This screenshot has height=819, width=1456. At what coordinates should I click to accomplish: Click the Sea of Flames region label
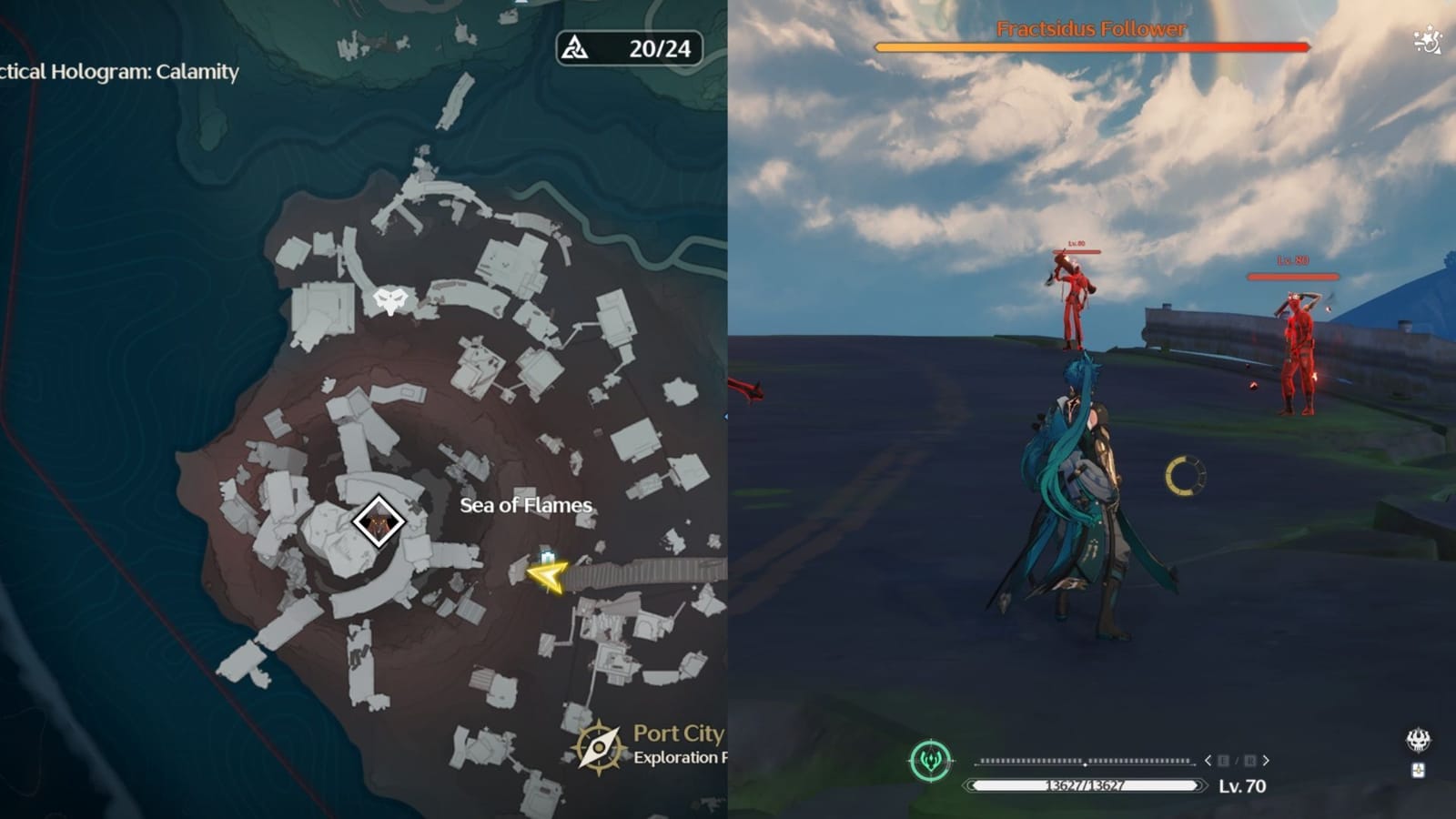525,505
